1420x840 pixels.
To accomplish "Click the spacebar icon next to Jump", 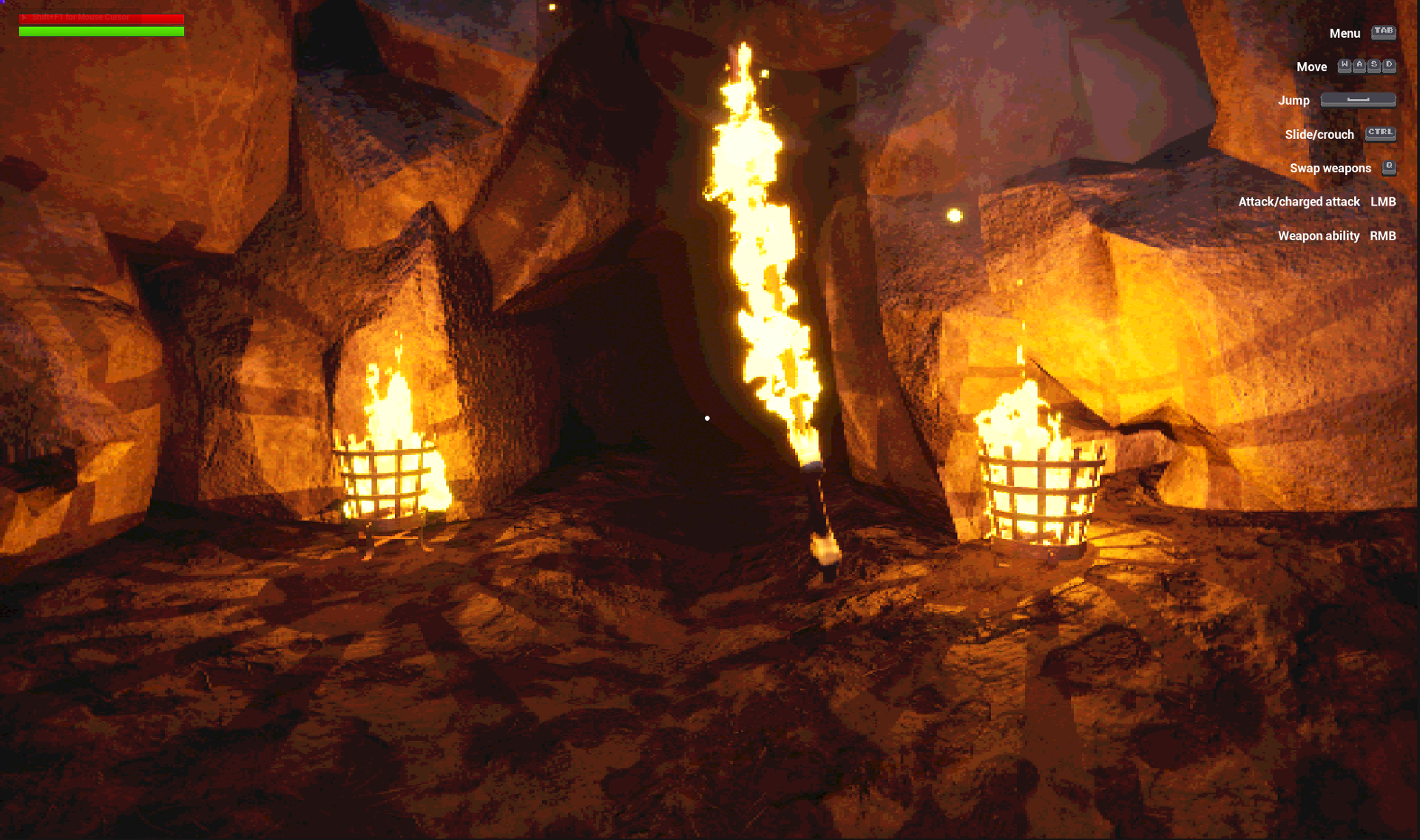I will 1359,100.
